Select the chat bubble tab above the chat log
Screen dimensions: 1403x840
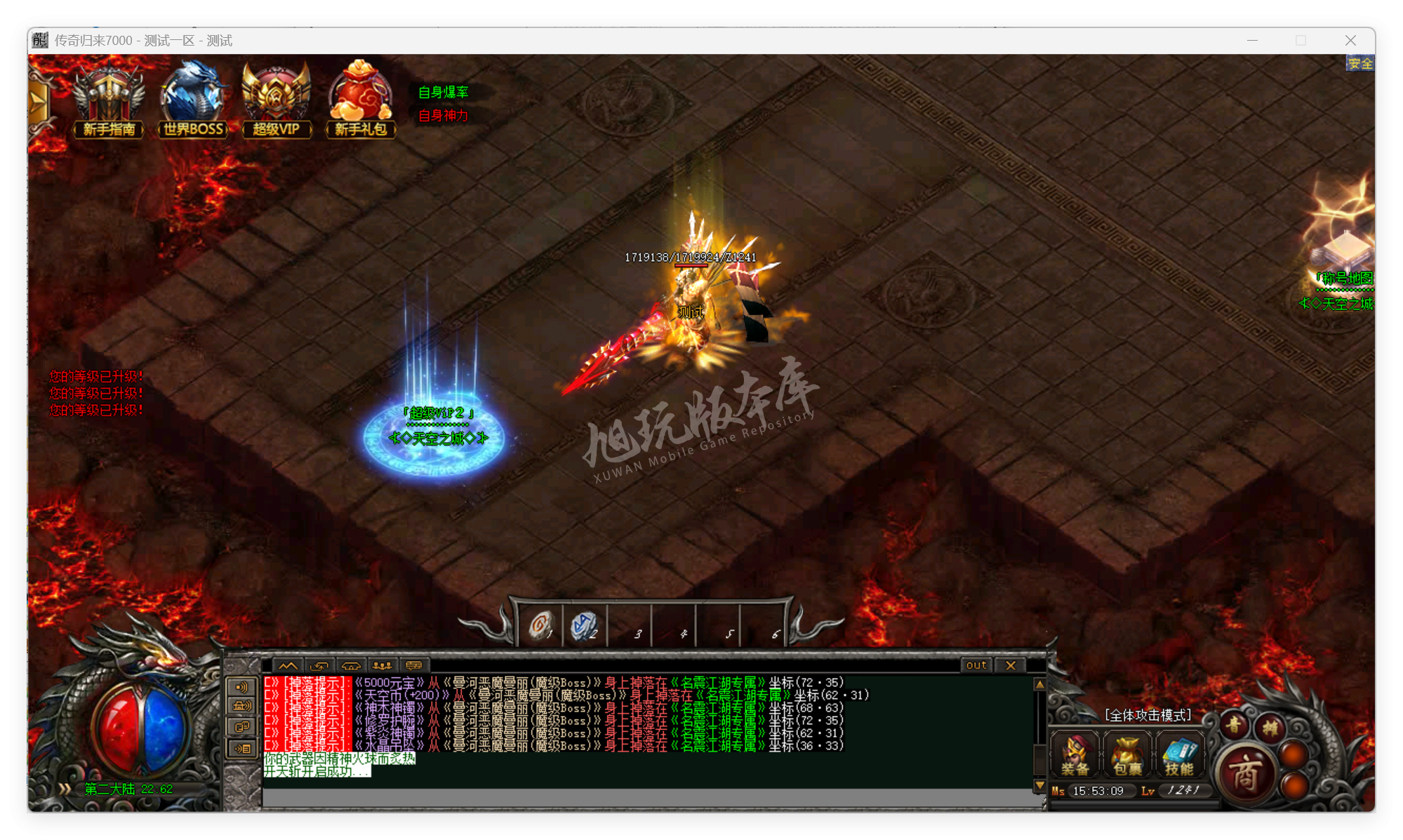point(413,667)
